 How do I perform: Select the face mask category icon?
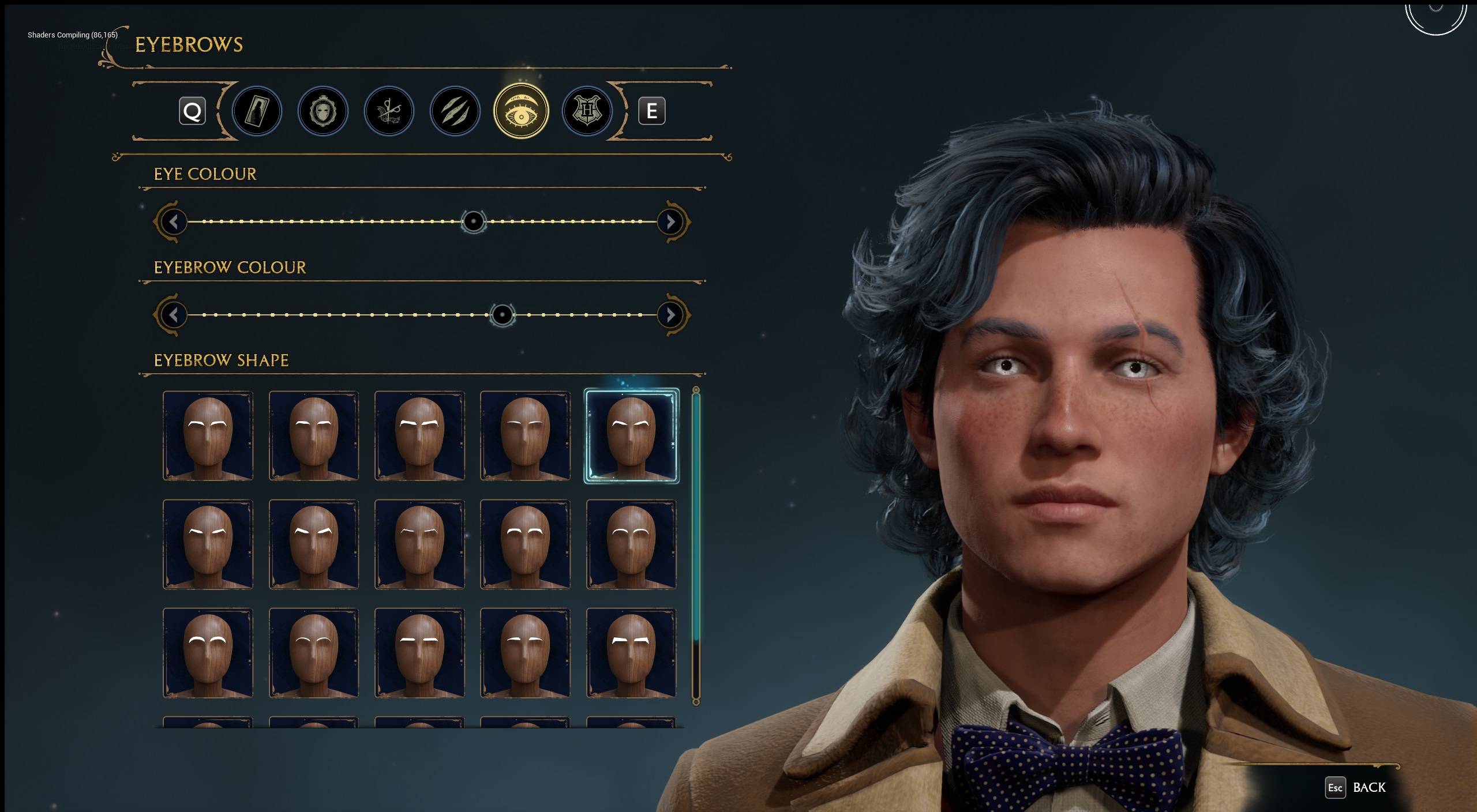point(323,111)
